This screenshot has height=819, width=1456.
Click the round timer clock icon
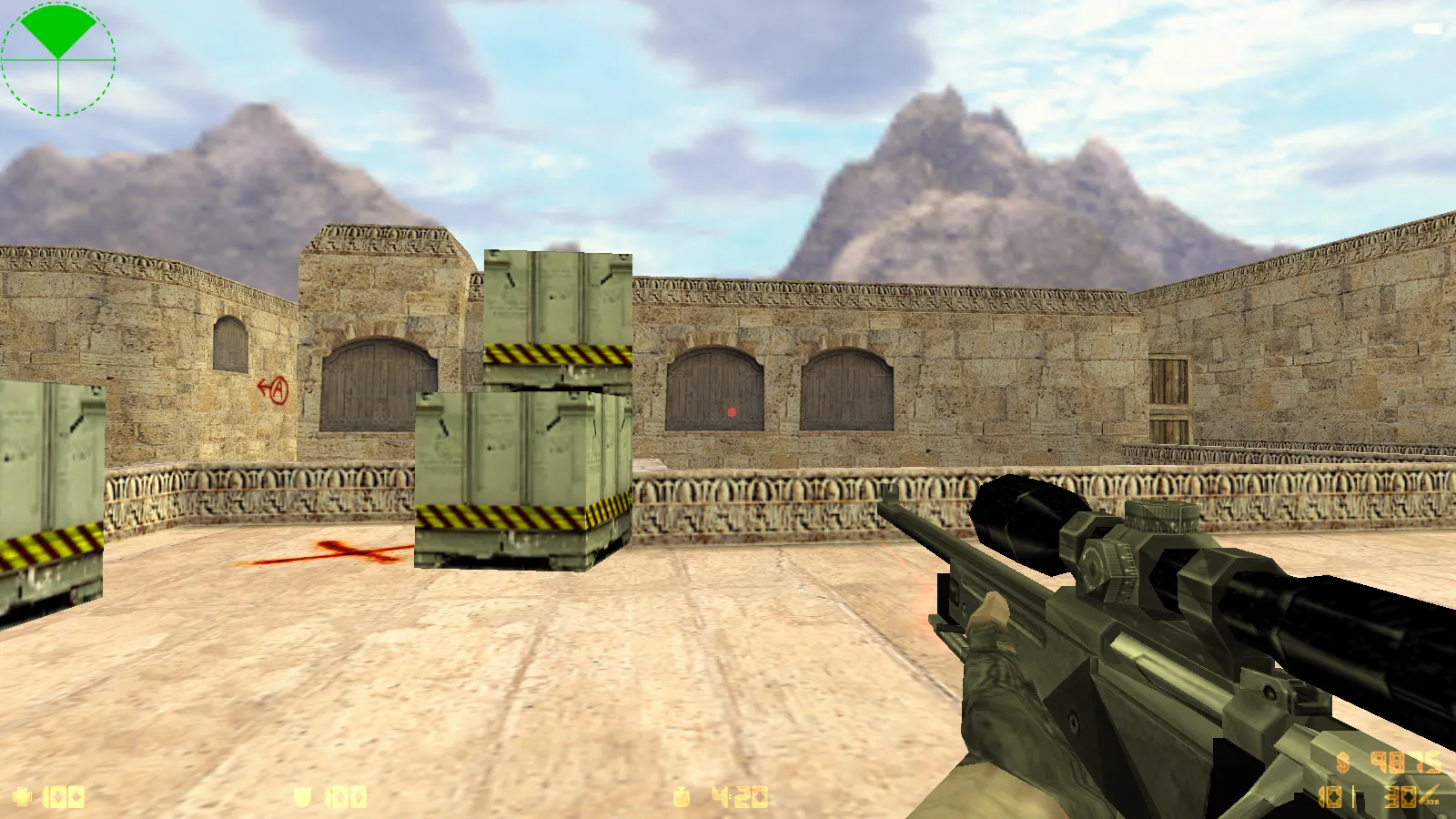681,797
